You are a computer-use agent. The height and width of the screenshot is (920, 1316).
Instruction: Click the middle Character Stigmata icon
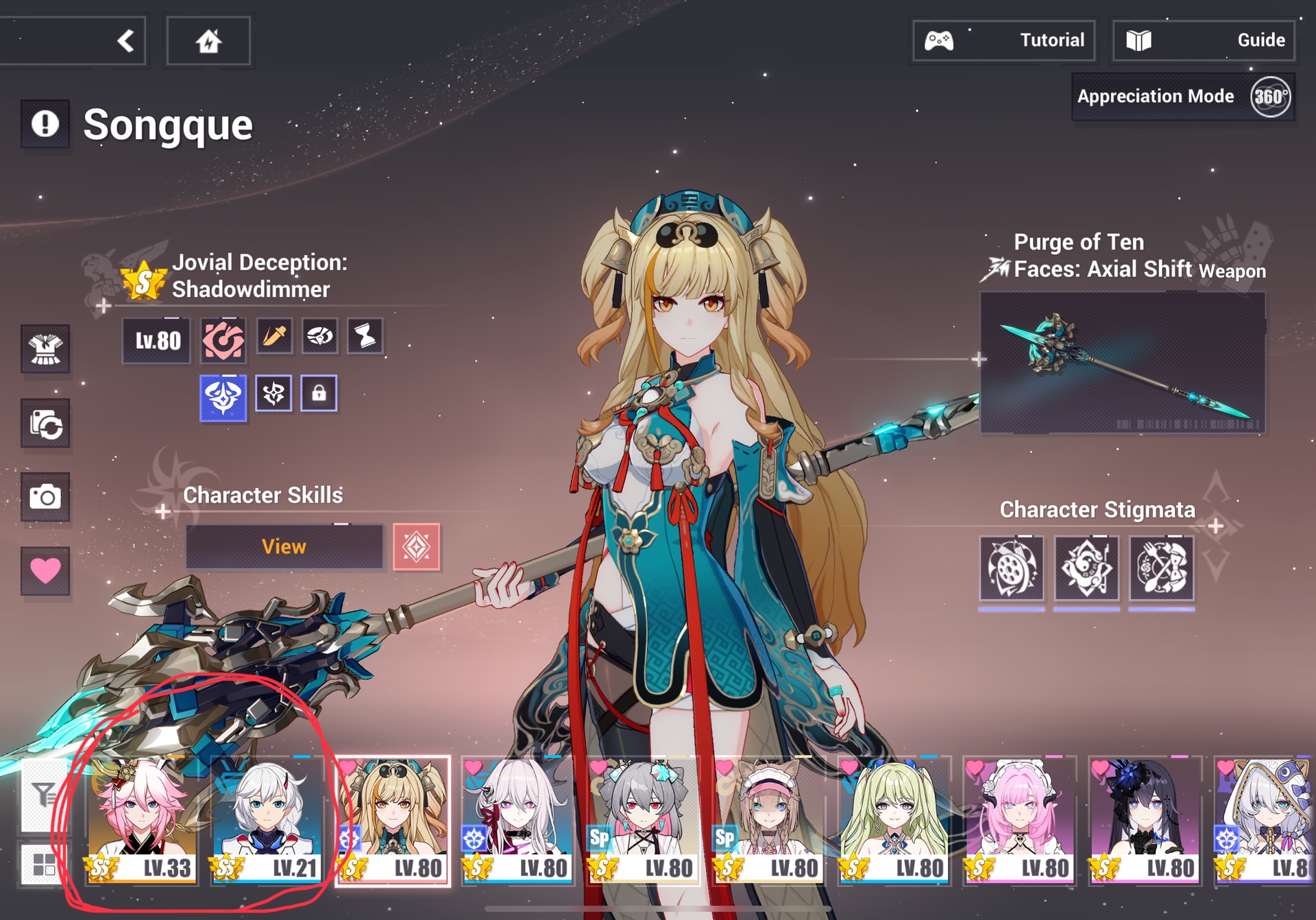(x=1086, y=570)
